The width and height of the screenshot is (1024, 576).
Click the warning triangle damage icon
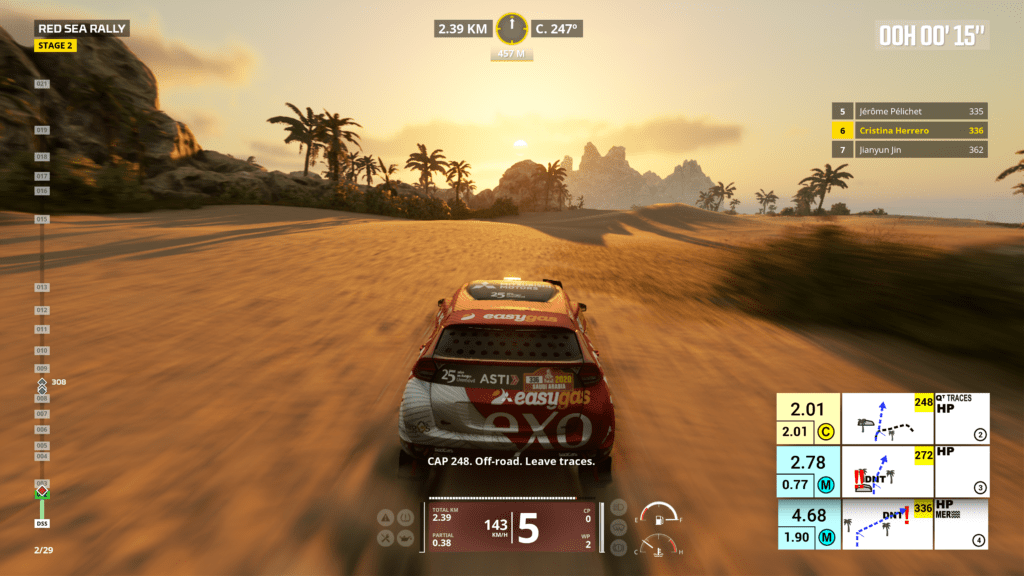click(386, 518)
